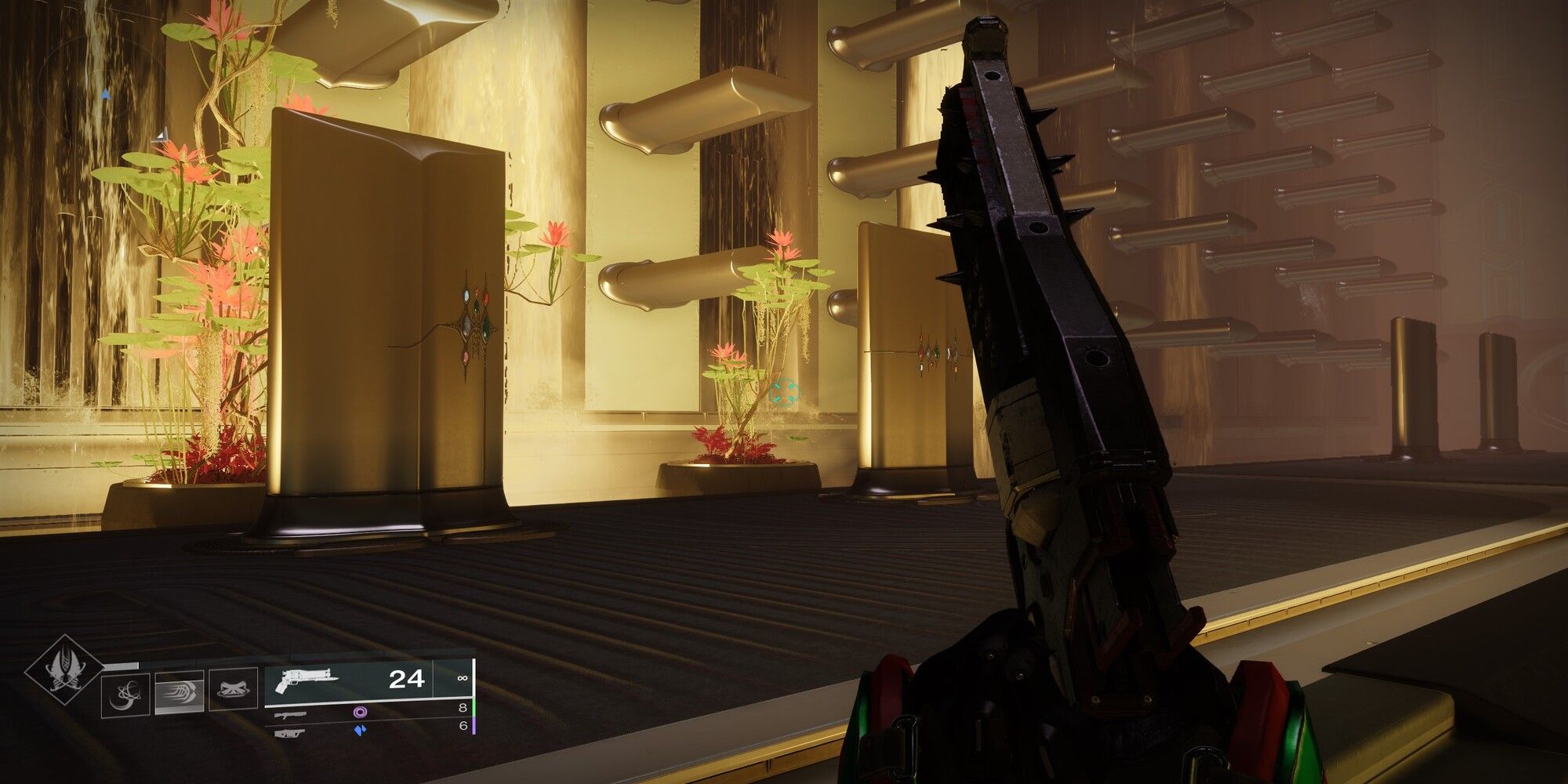
Task: Click the blue element icon beside the heavy weapon
Action: (361, 730)
